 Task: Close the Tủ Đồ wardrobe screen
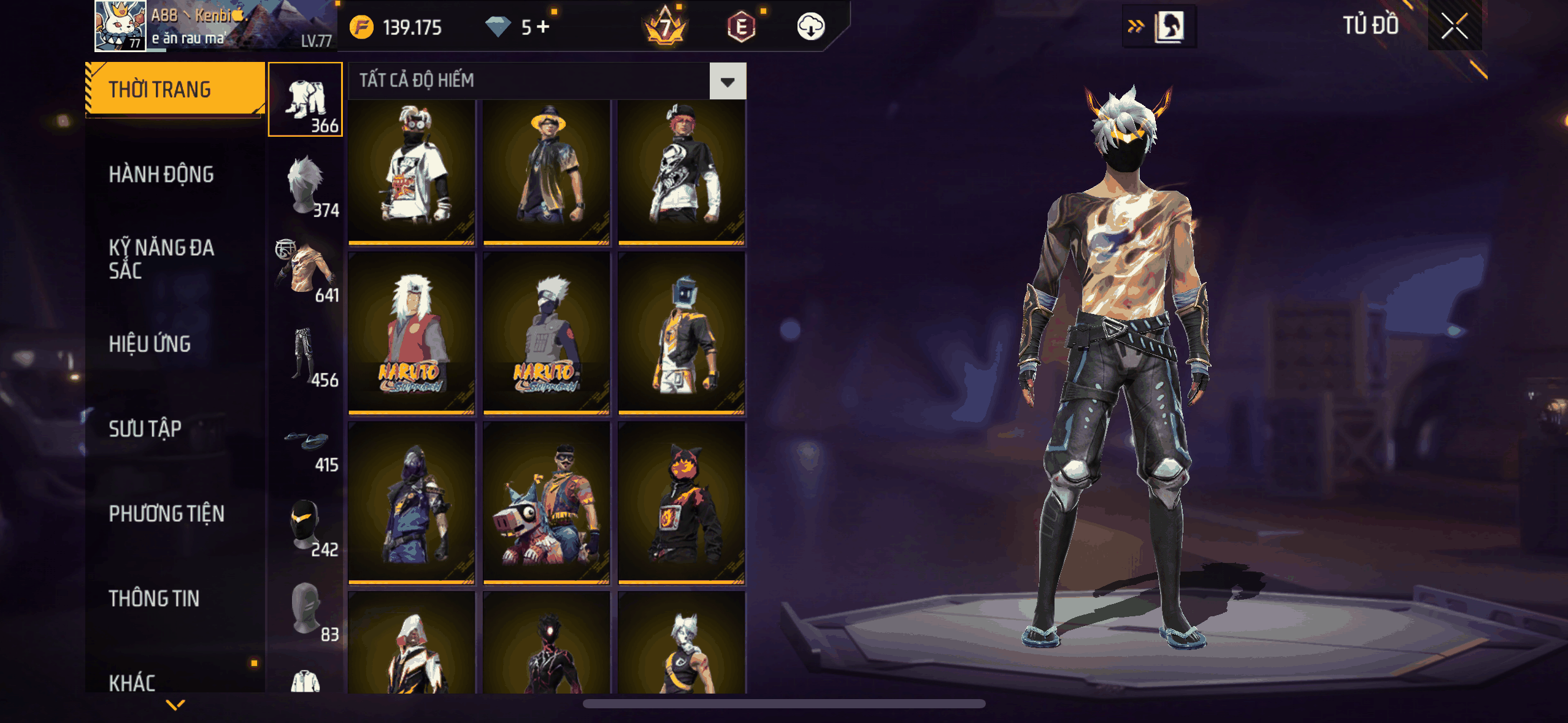pos(1454,26)
